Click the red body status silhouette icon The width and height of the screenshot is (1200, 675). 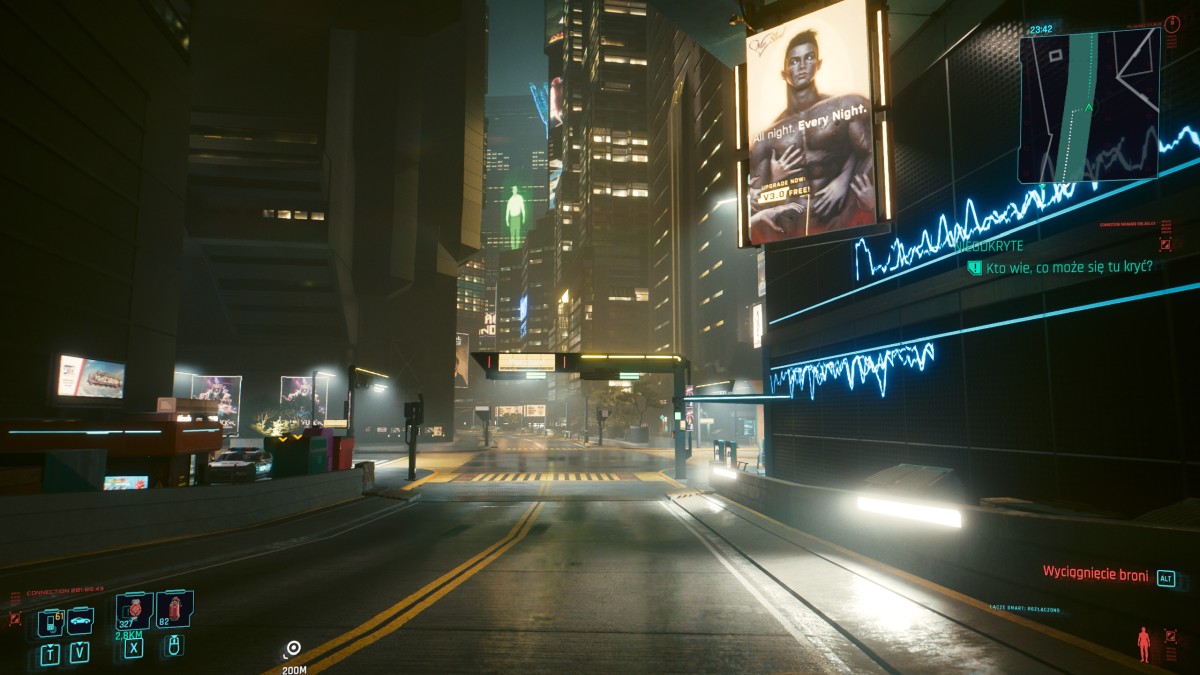click(x=1143, y=643)
